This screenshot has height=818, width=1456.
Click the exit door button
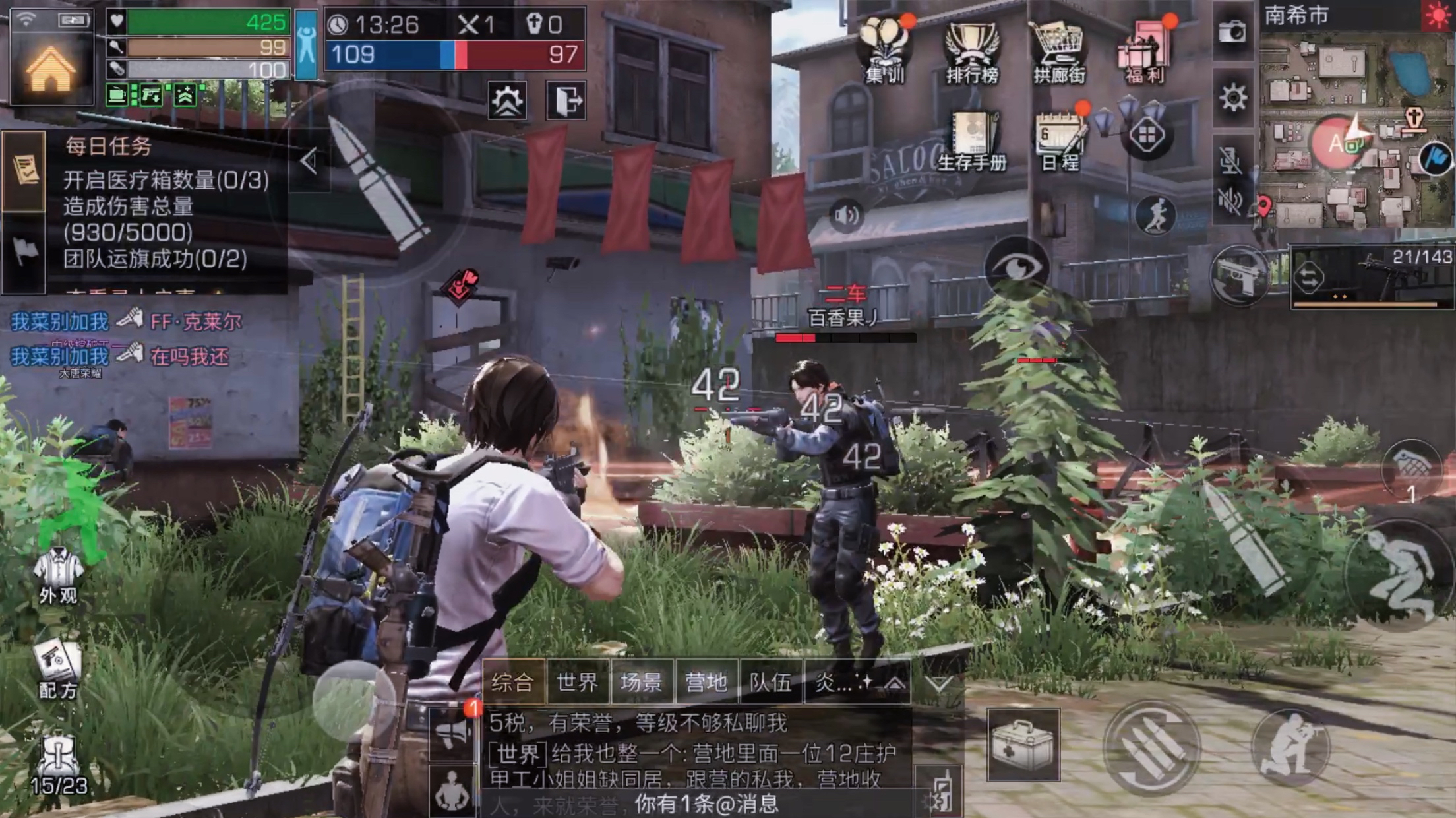click(566, 101)
